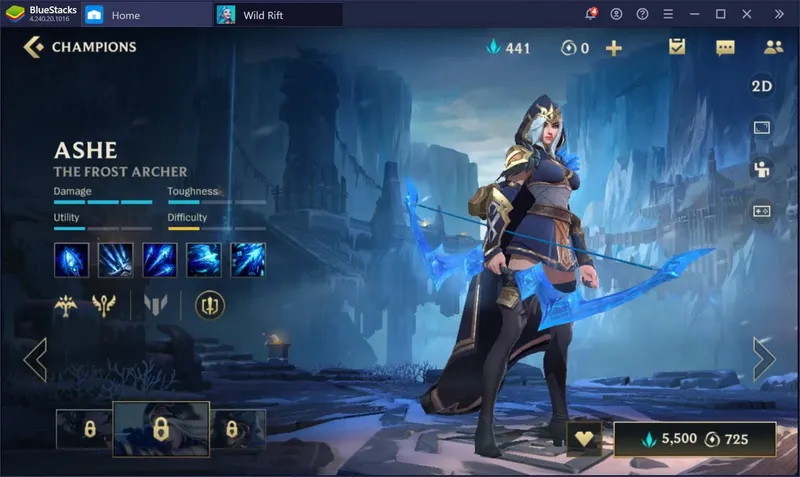The width and height of the screenshot is (800, 477).
Task: Select the large center locked skin thumbnail
Action: point(160,429)
